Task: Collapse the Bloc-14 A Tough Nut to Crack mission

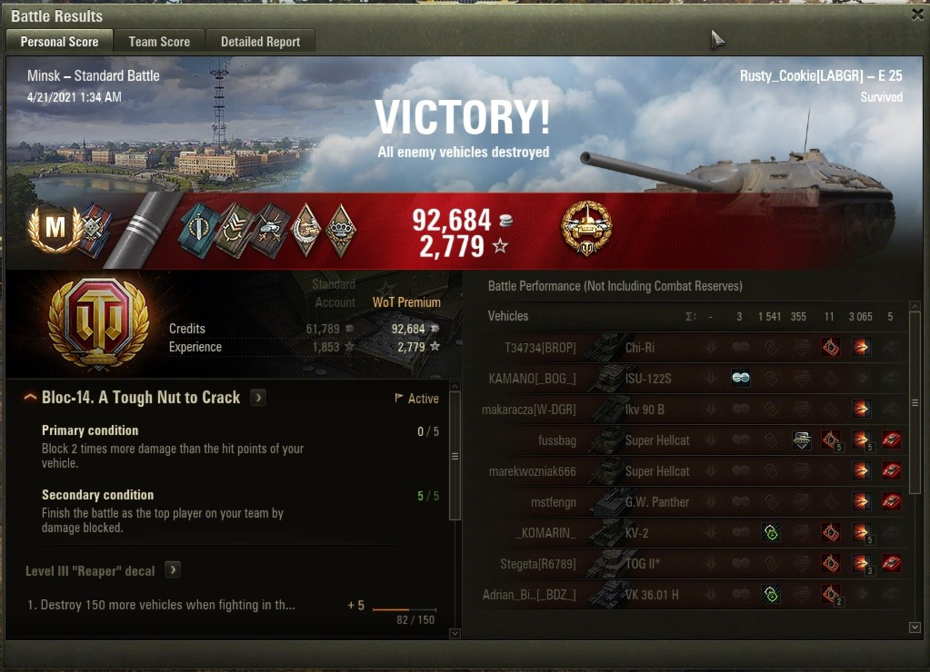Action: point(31,398)
